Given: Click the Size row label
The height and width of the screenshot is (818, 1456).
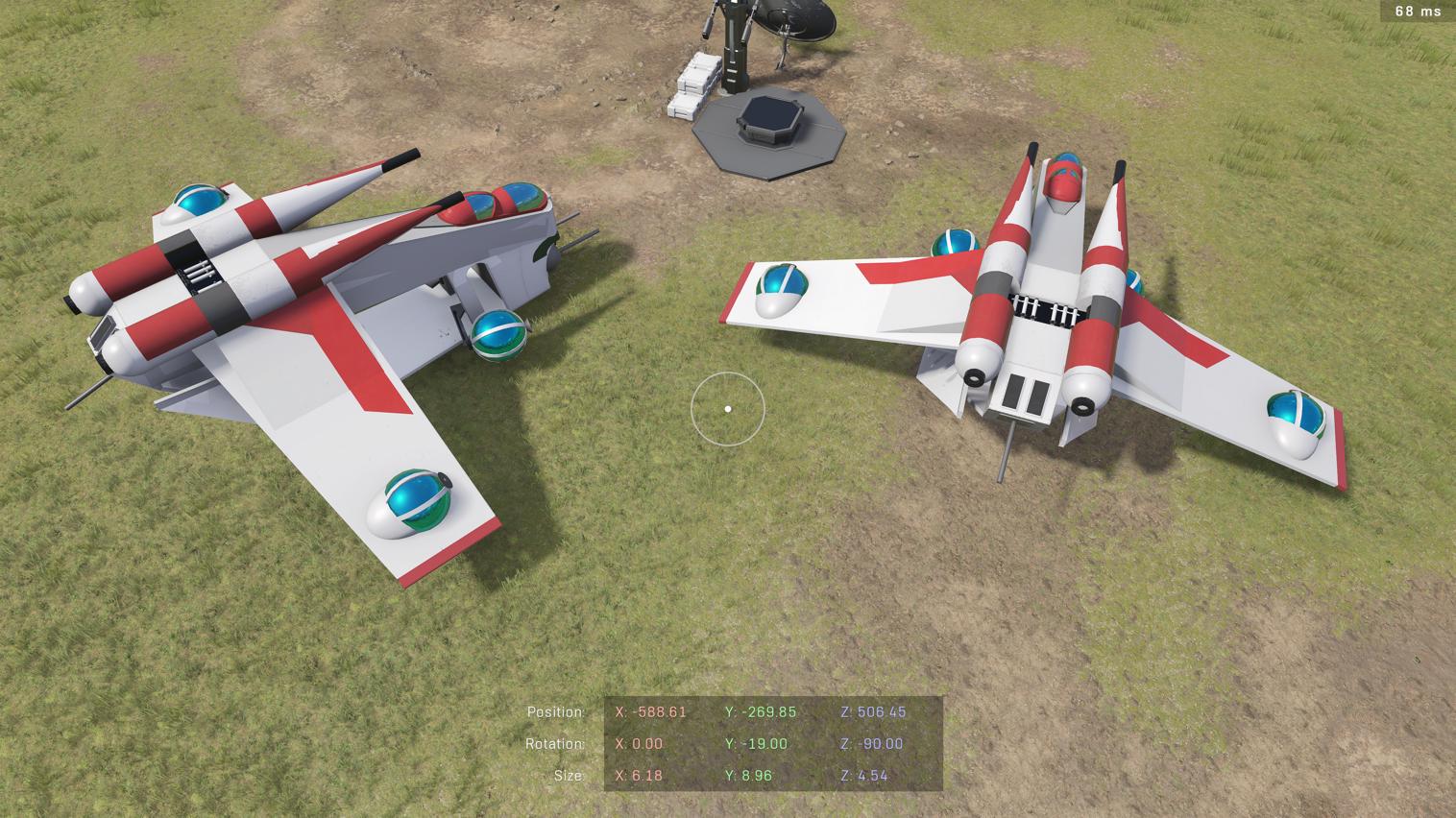Looking at the screenshot, I should click(570, 776).
